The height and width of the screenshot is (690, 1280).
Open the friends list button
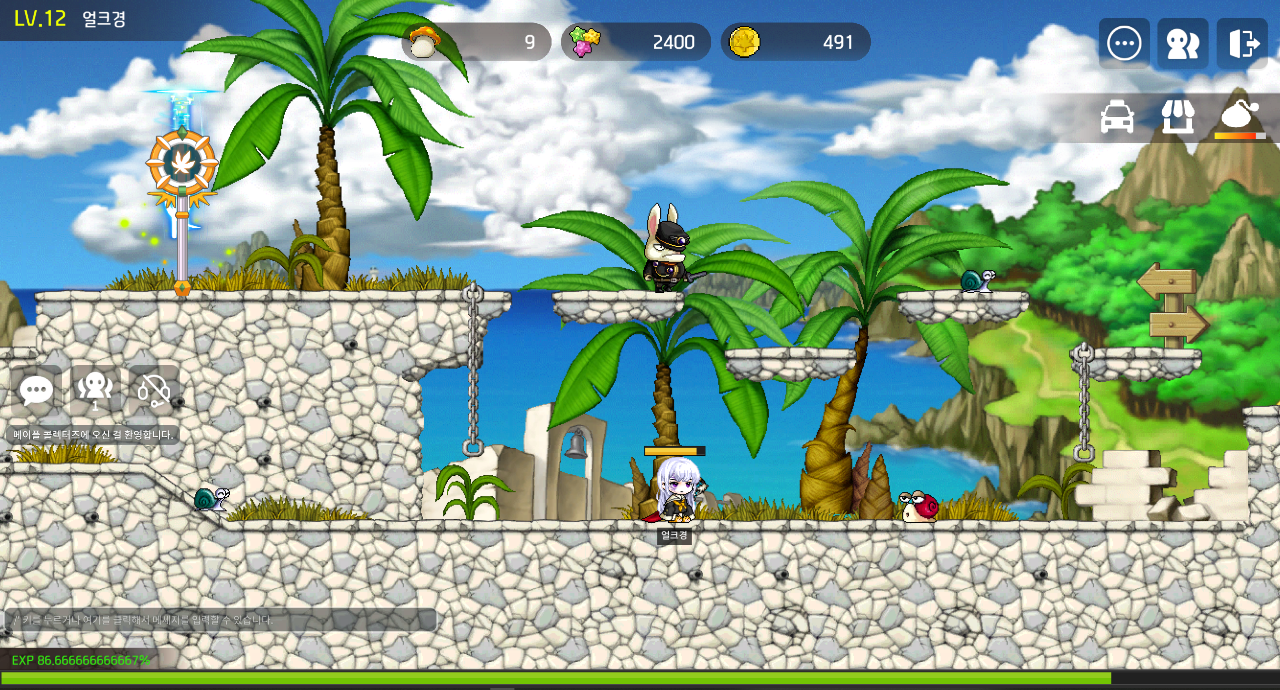click(x=1183, y=43)
